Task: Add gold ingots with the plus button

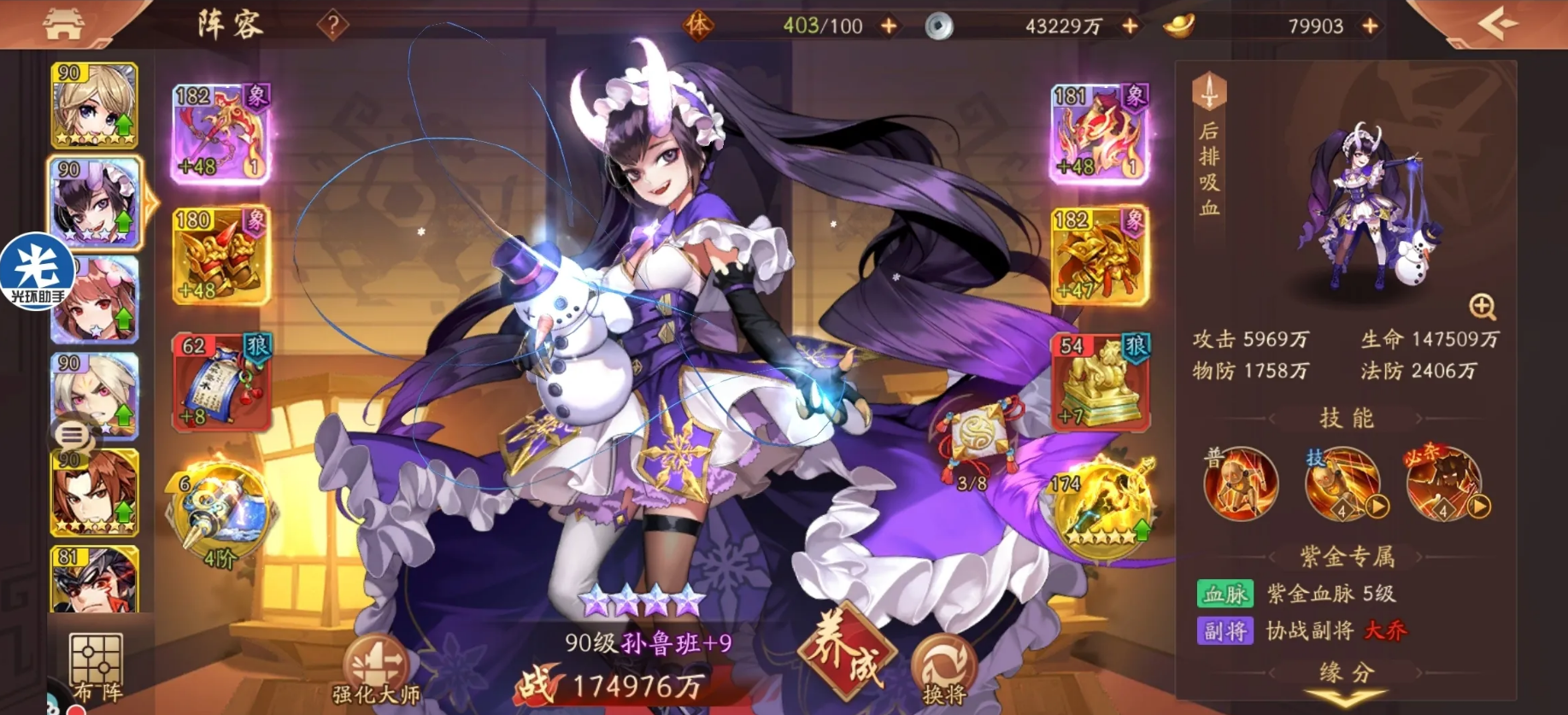Action: coord(1370,26)
